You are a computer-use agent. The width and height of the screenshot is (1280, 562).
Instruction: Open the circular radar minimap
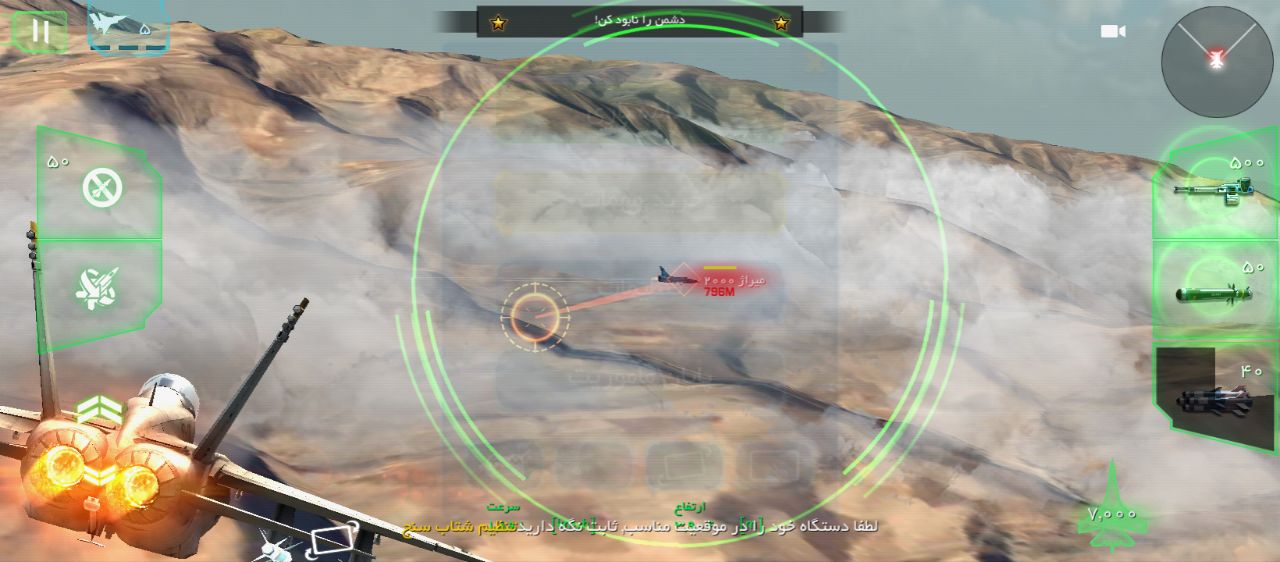tap(1216, 61)
